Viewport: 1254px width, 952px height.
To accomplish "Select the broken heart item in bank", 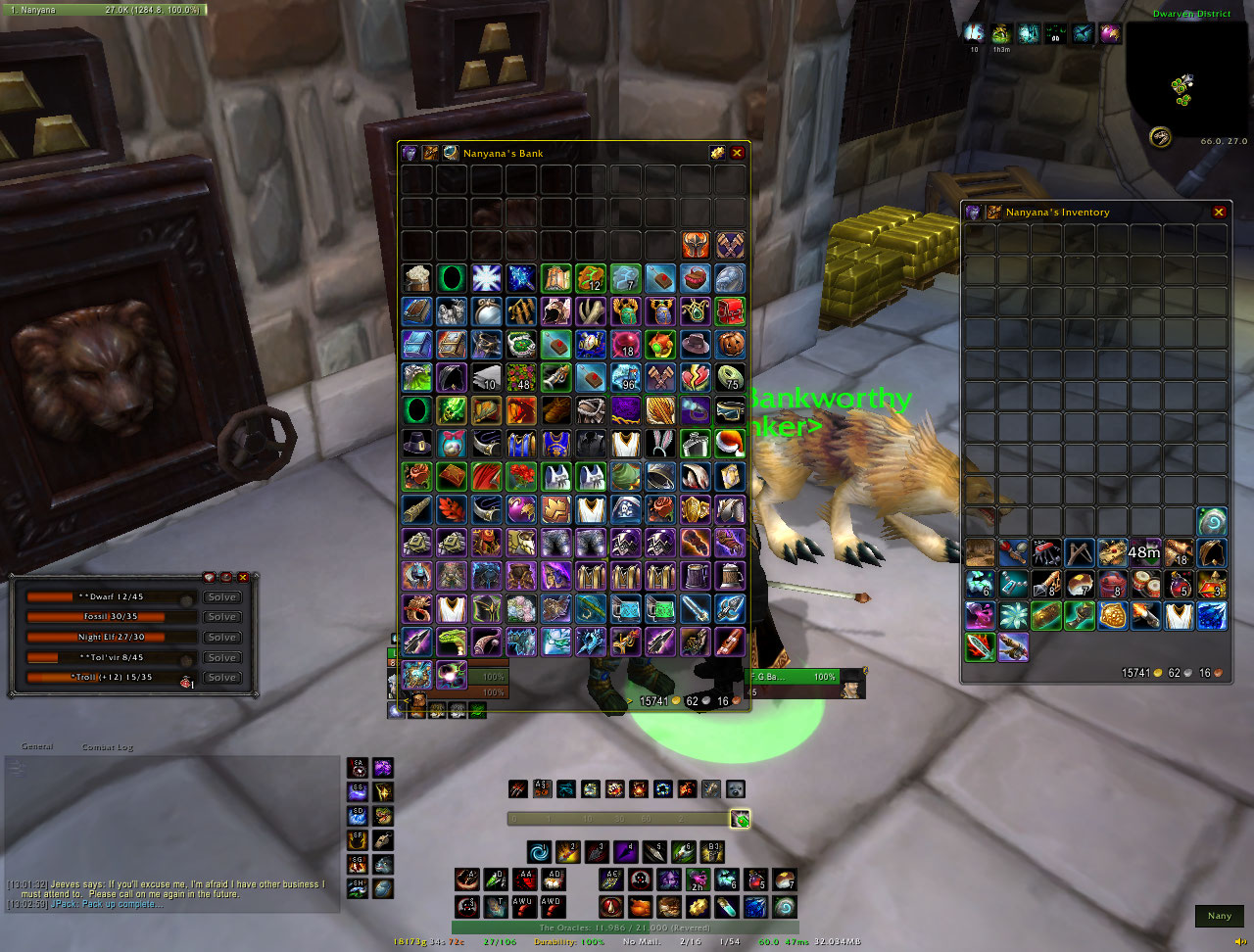I will click(696, 378).
